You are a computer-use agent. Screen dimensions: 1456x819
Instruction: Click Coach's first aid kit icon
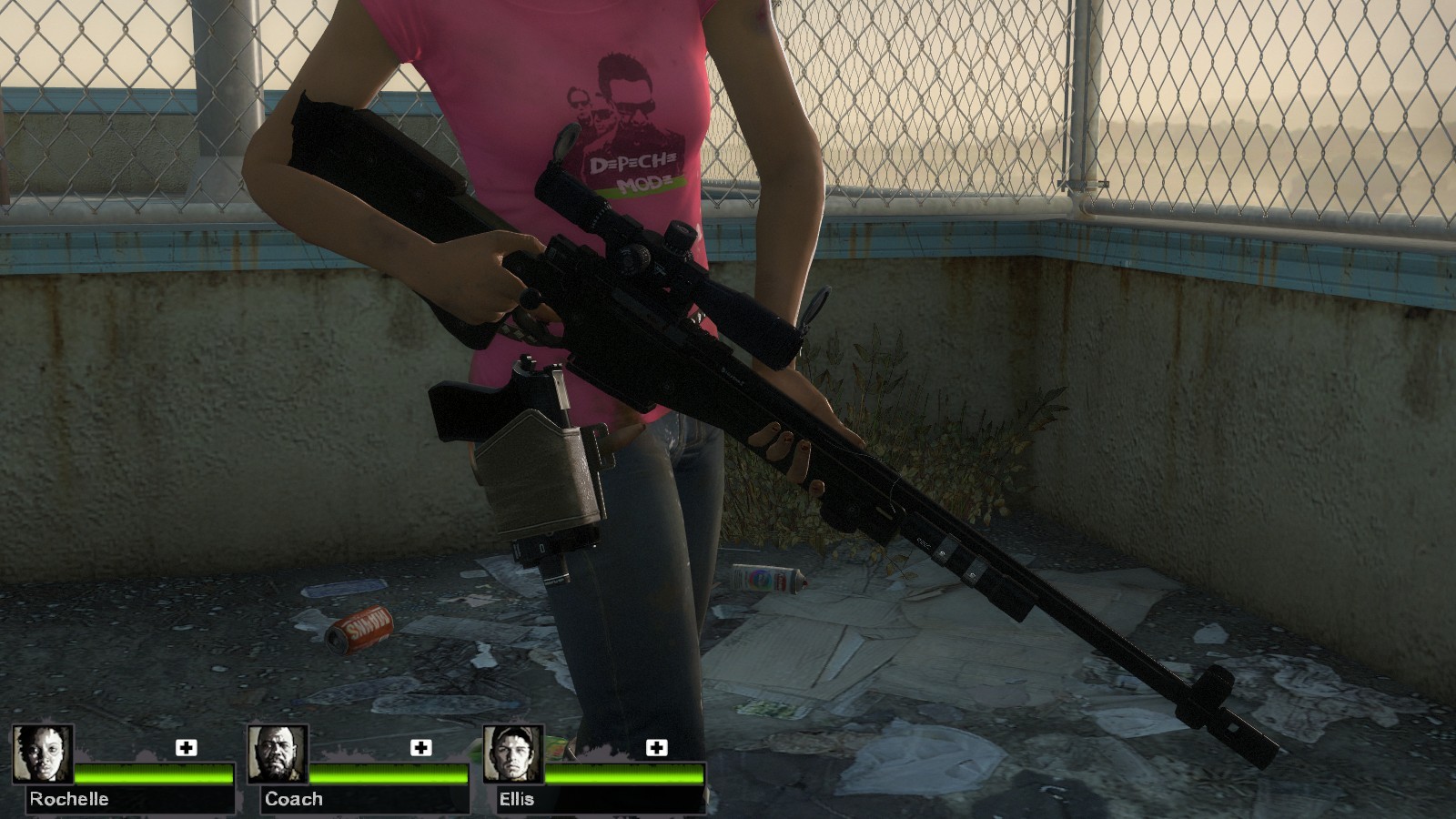(420, 749)
